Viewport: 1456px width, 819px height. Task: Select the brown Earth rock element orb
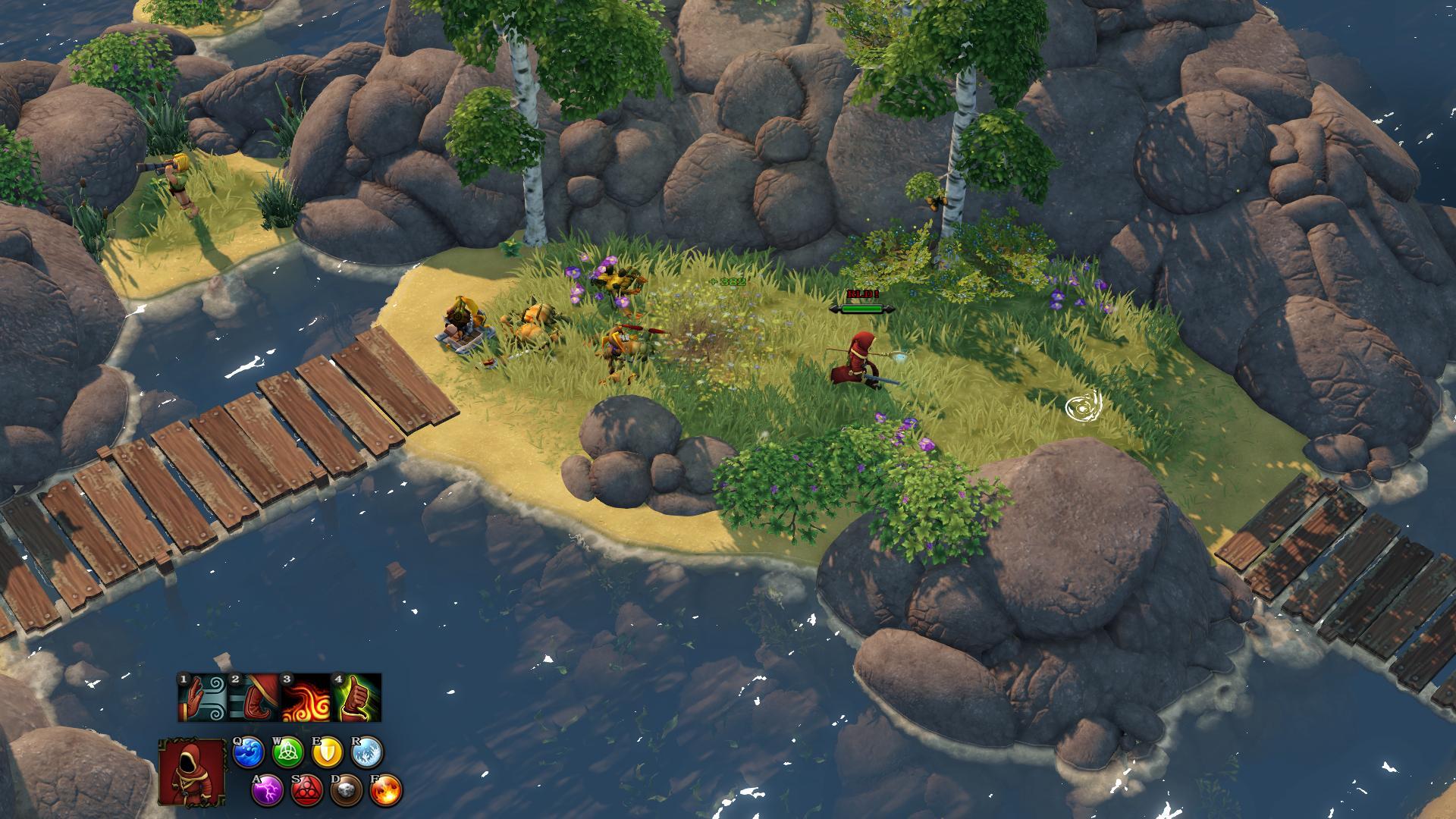[x=347, y=791]
